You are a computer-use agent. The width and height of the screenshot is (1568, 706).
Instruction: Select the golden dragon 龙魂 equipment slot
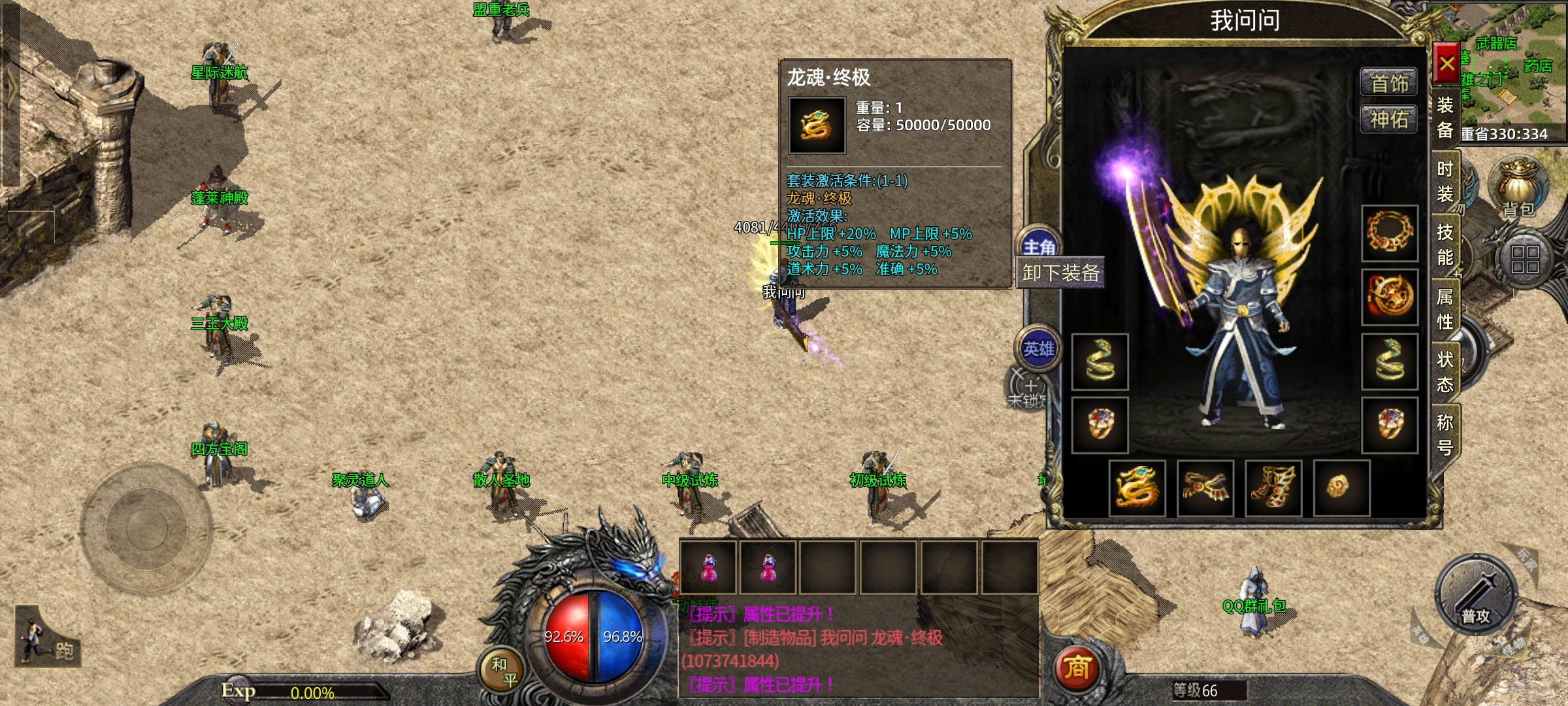click(x=1137, y=488)
